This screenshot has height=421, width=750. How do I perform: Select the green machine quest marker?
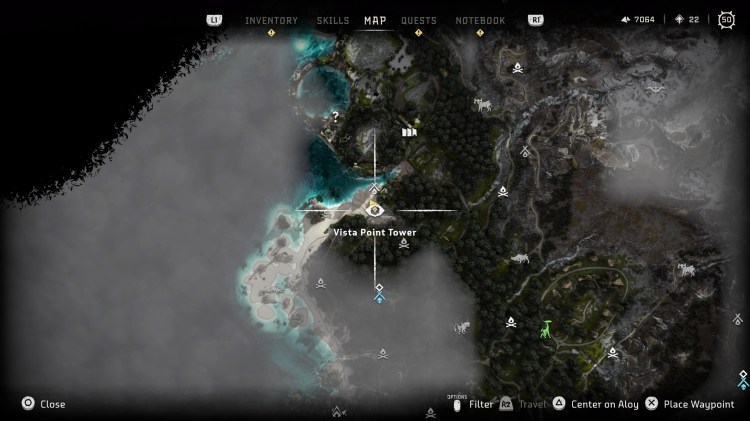pos(546,328)
